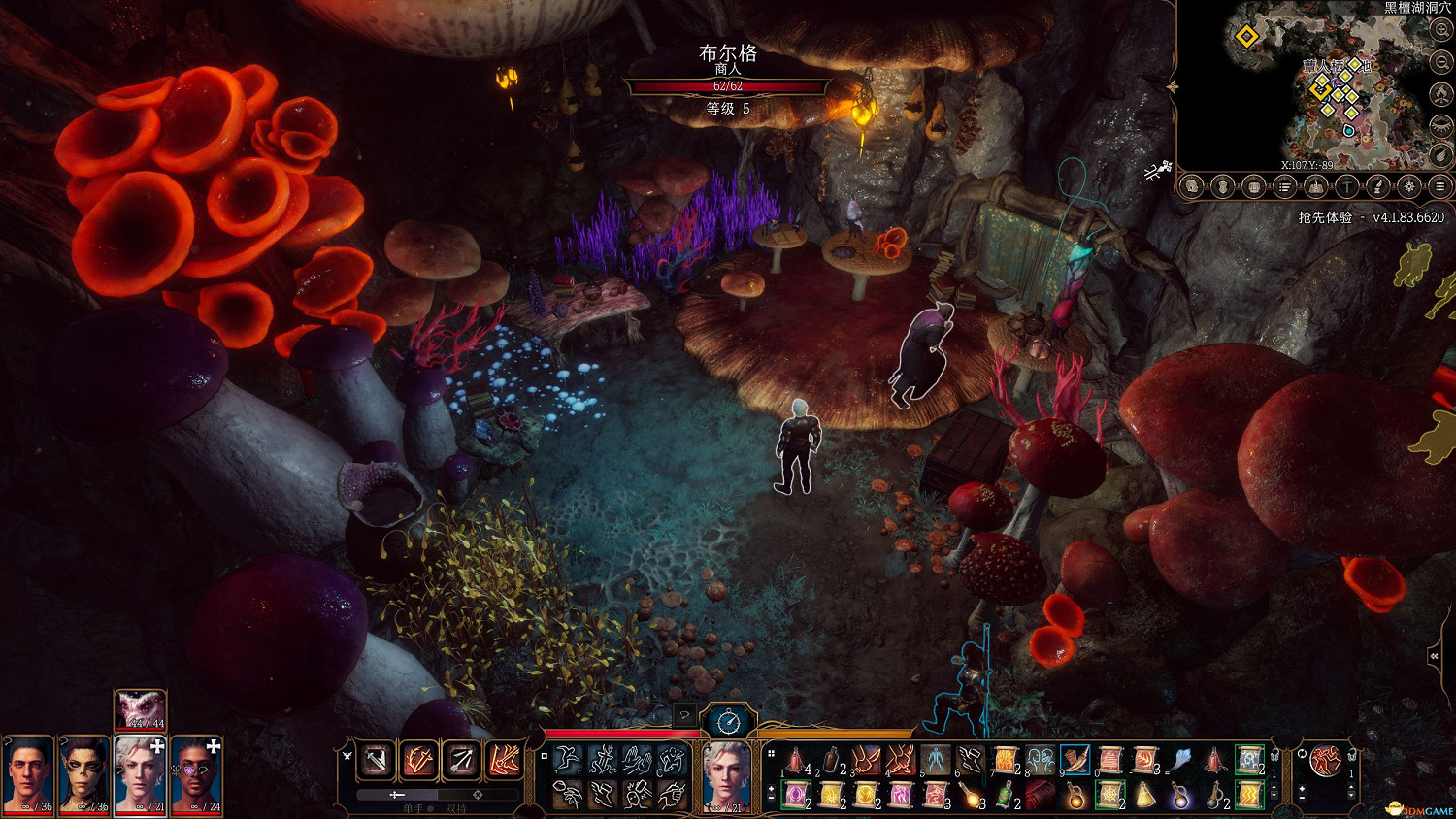
Task: Use the red potion in hotbar slot 1
Action: tap(796, 761)
